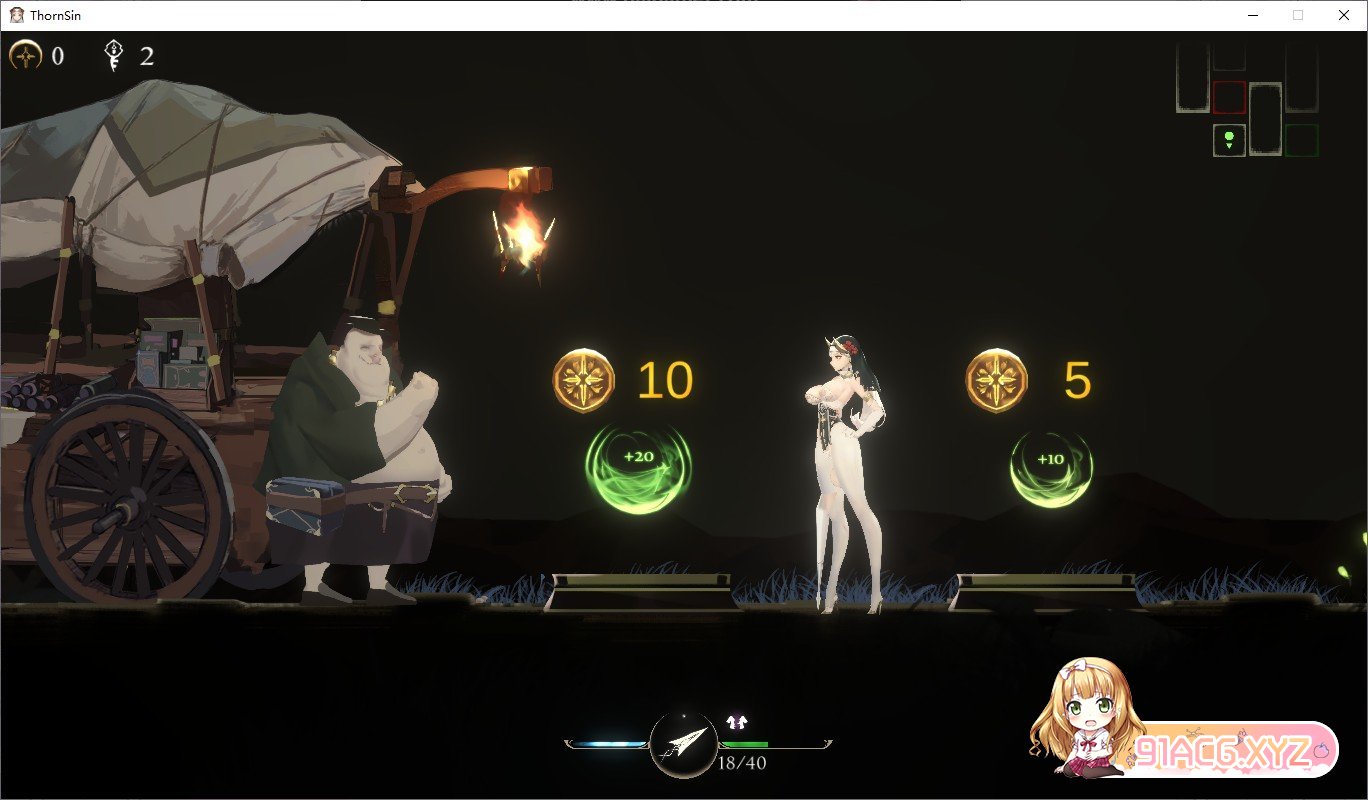Click the tall left room on the minimap

[1192, 77]
